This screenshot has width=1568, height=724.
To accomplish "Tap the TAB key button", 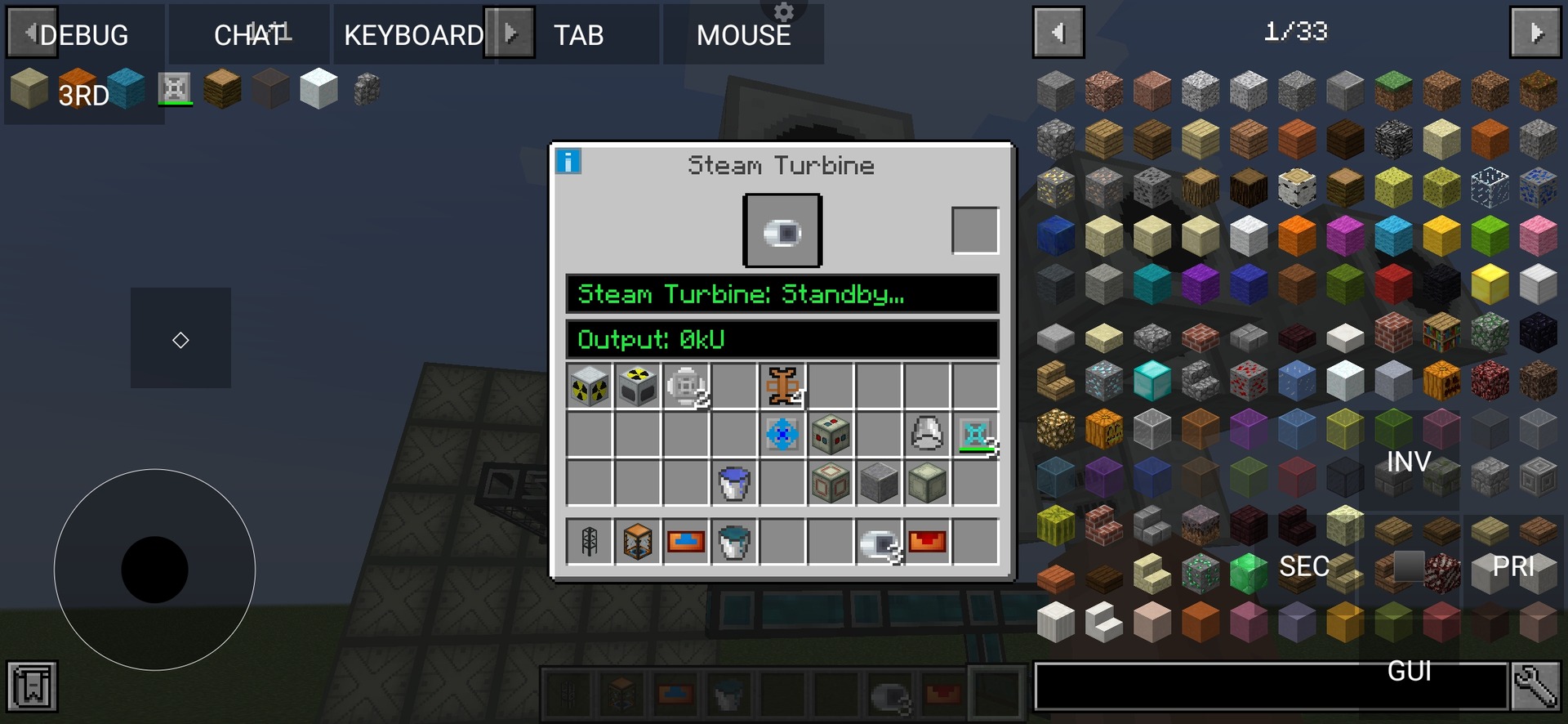I will (578, 35).
